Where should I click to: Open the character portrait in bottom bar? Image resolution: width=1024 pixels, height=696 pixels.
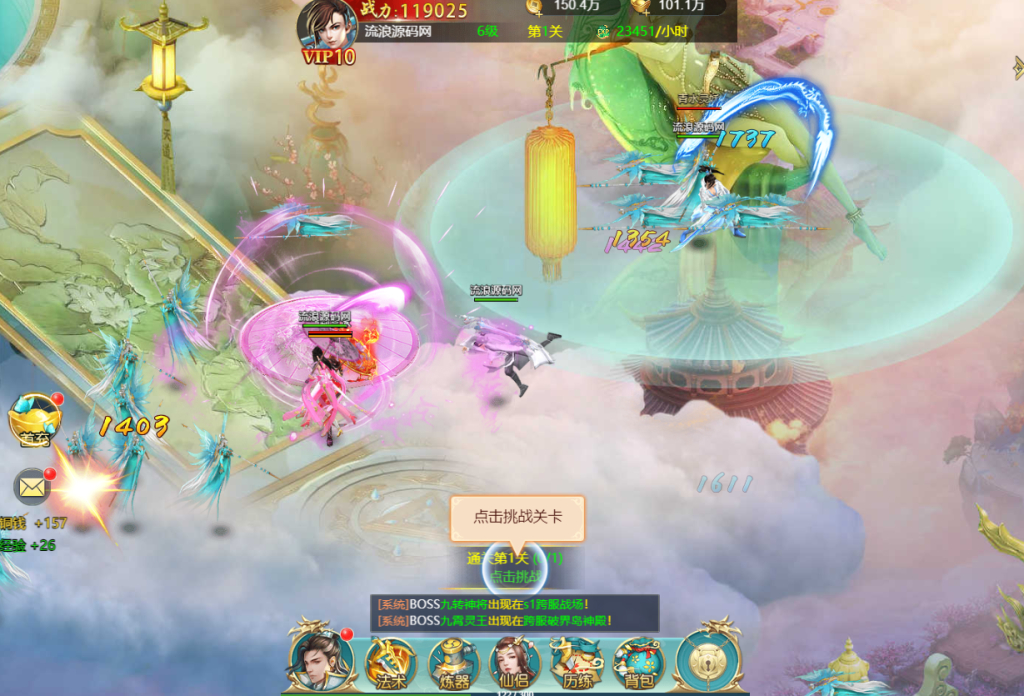point(320,657)
